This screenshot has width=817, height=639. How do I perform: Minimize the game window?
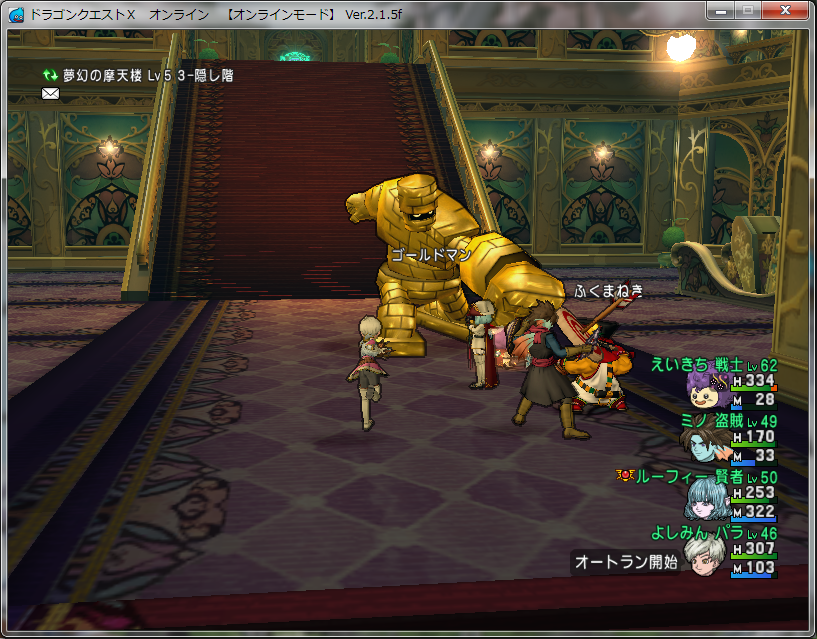[x=721, y=10]
